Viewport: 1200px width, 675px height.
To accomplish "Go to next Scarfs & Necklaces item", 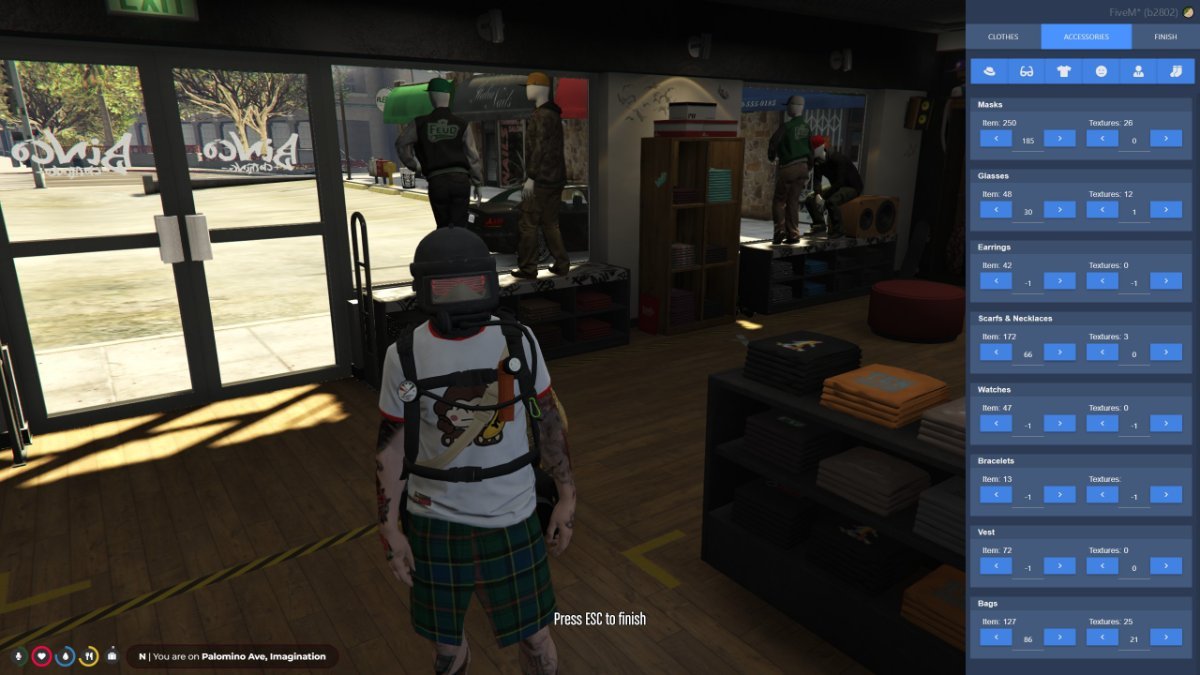I will click(1059, 352).
